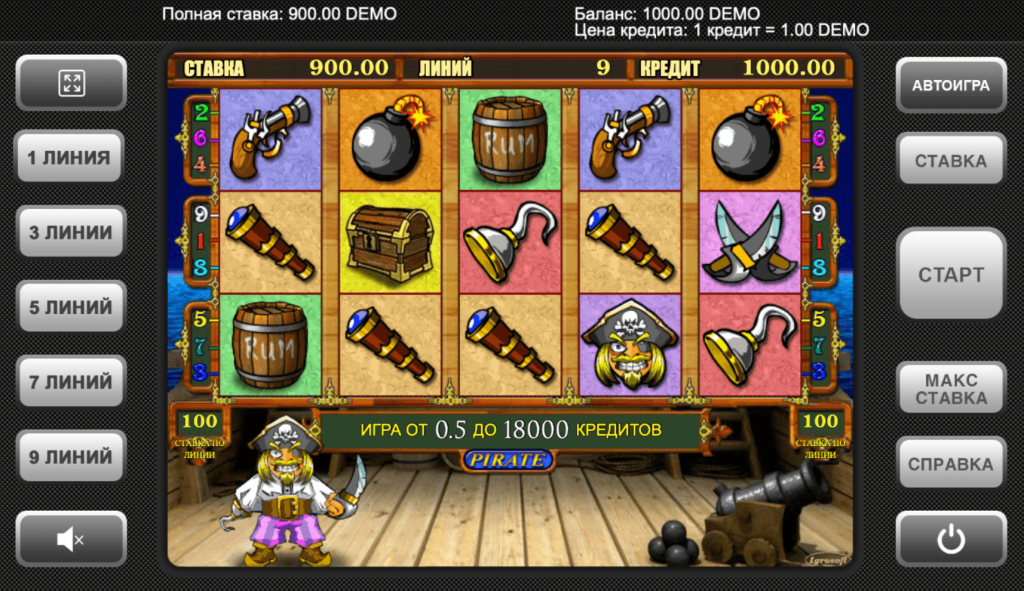1024x591 pixels.
Task: Choose the 3 ЛИНИИ option
Action: pyautogui.click(x=70, y=232)
